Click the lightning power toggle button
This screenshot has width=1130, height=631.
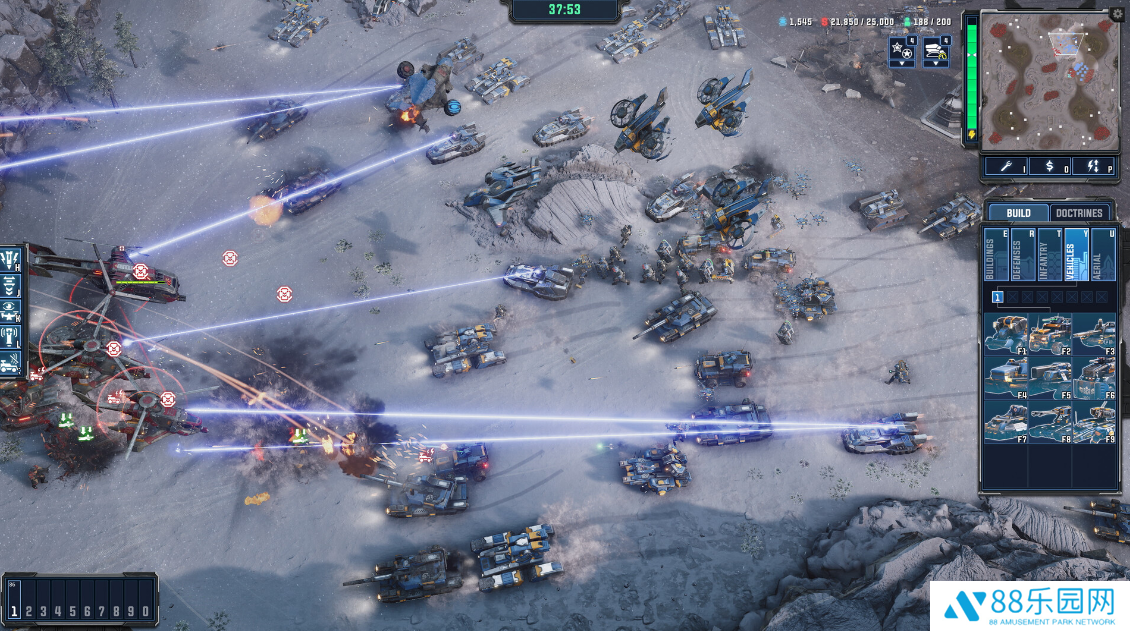click(1092, 166)
